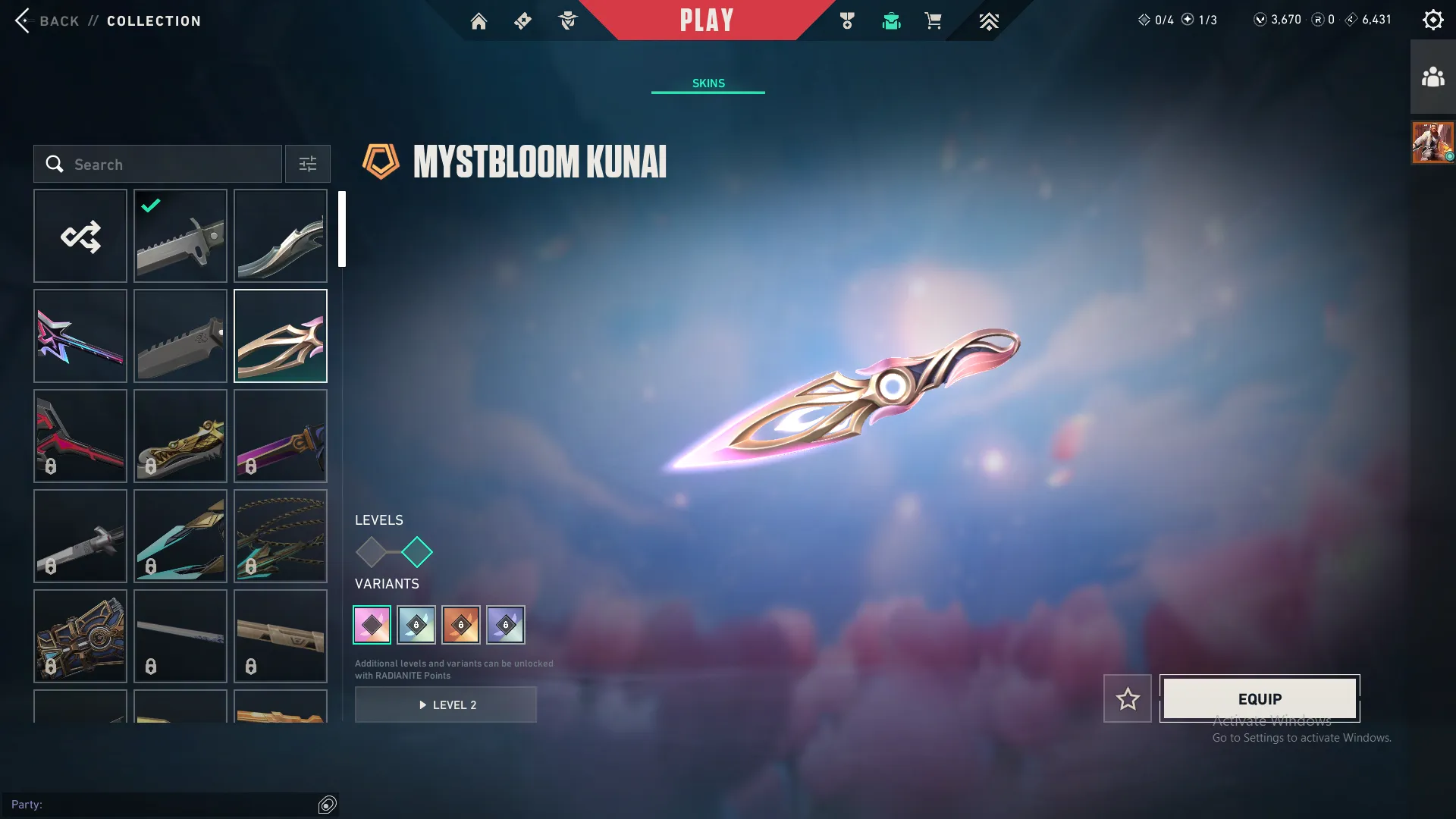Open the settings gear
This screenshot has height=819, width=1456.
point(1433,19)
